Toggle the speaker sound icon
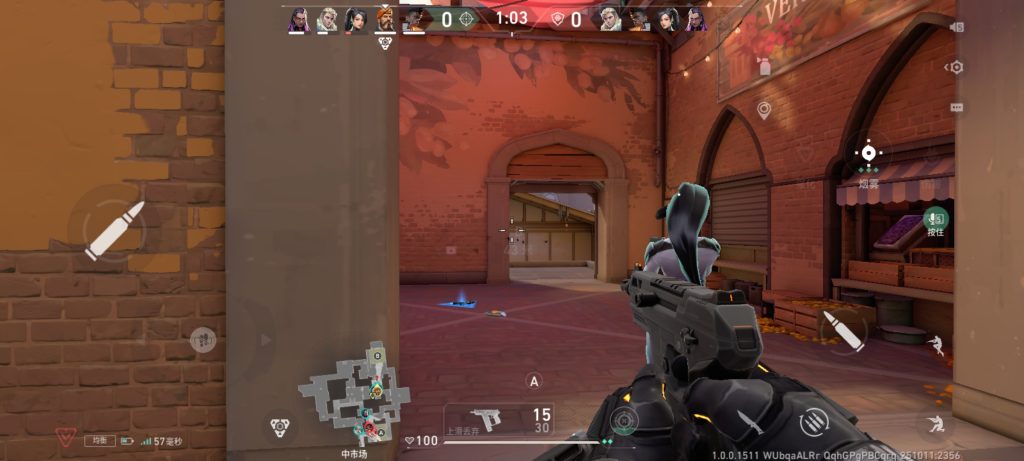 (x=957, y=27)
